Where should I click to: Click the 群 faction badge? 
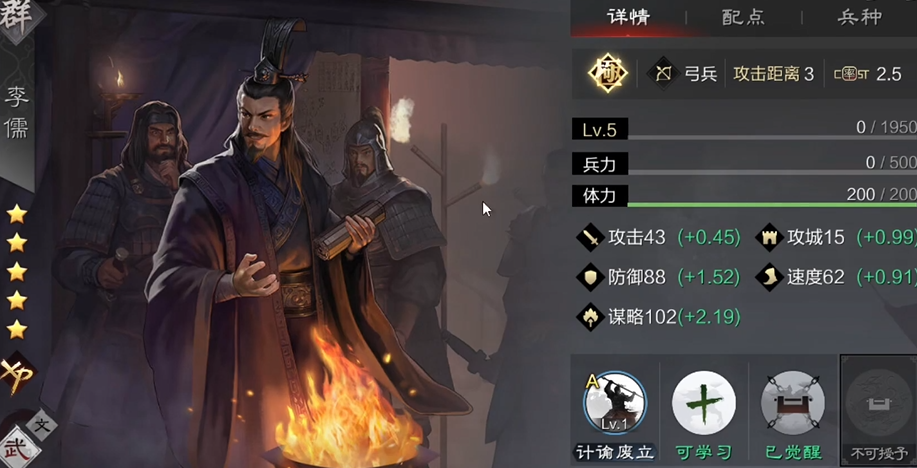point(18,18)
